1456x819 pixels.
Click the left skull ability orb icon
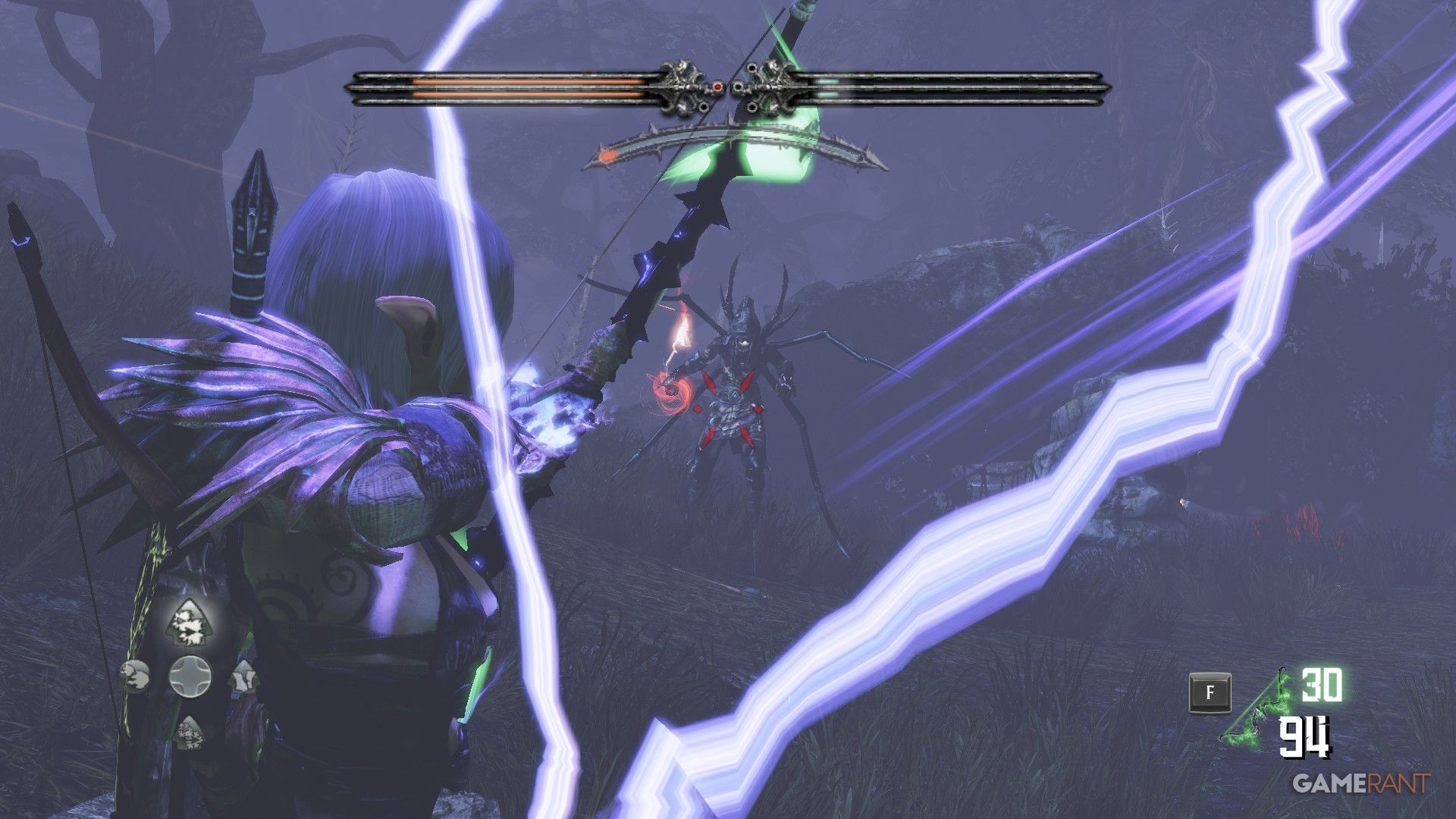tap(134, 676)
